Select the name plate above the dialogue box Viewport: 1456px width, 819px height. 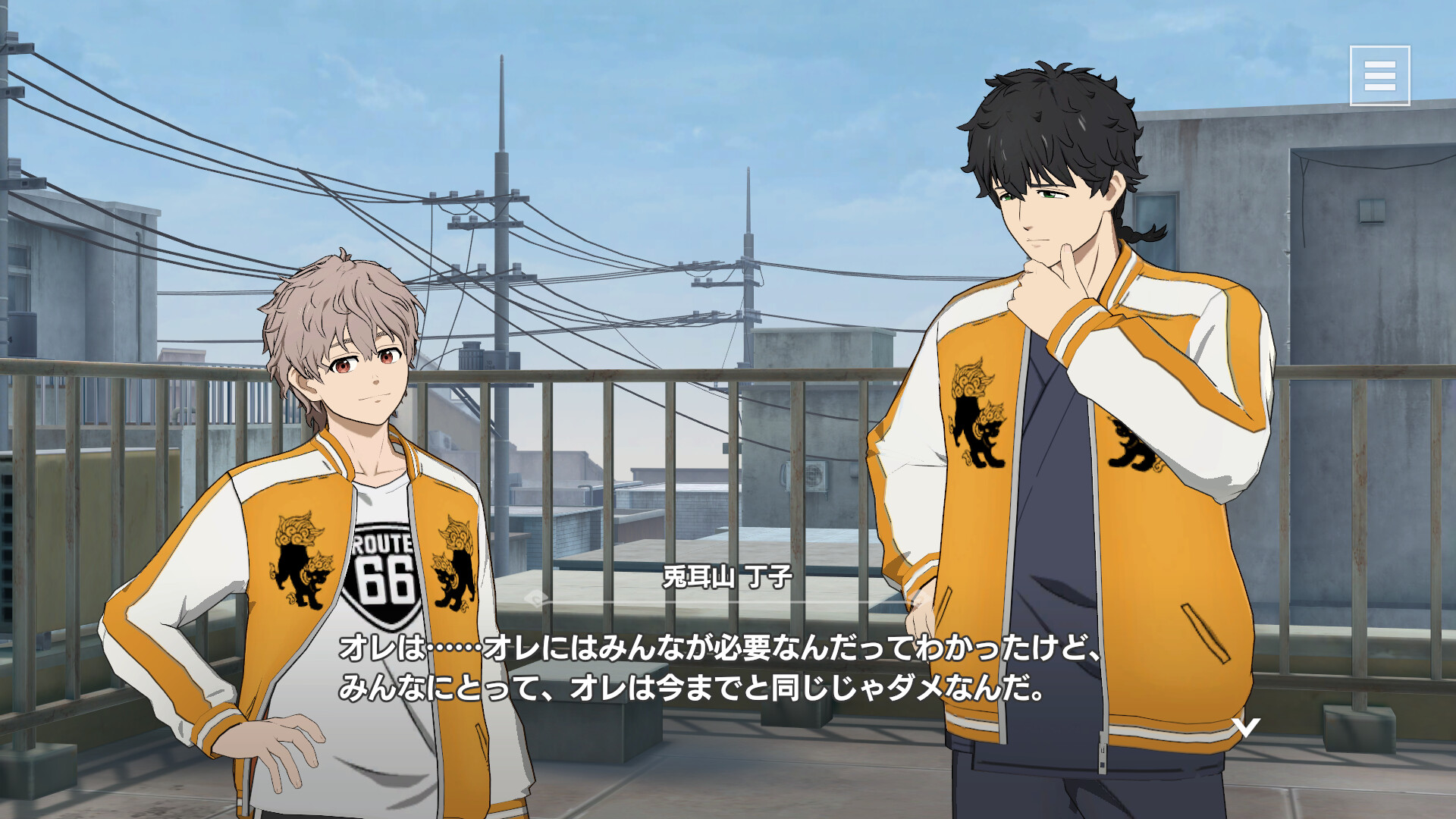(724, 576)
